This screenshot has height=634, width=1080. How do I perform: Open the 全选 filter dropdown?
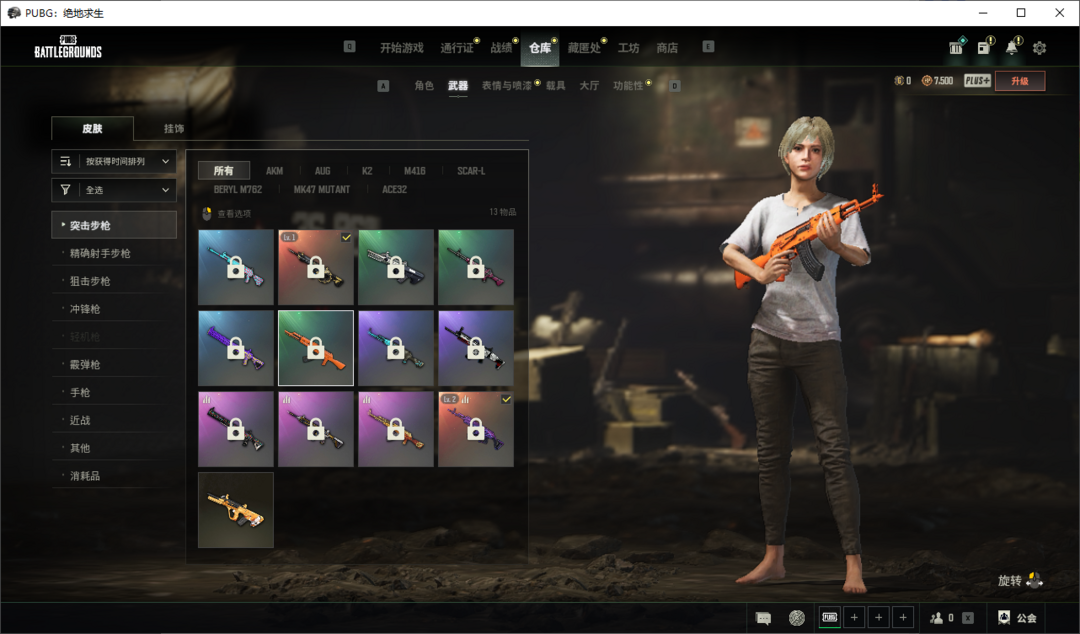114,190
